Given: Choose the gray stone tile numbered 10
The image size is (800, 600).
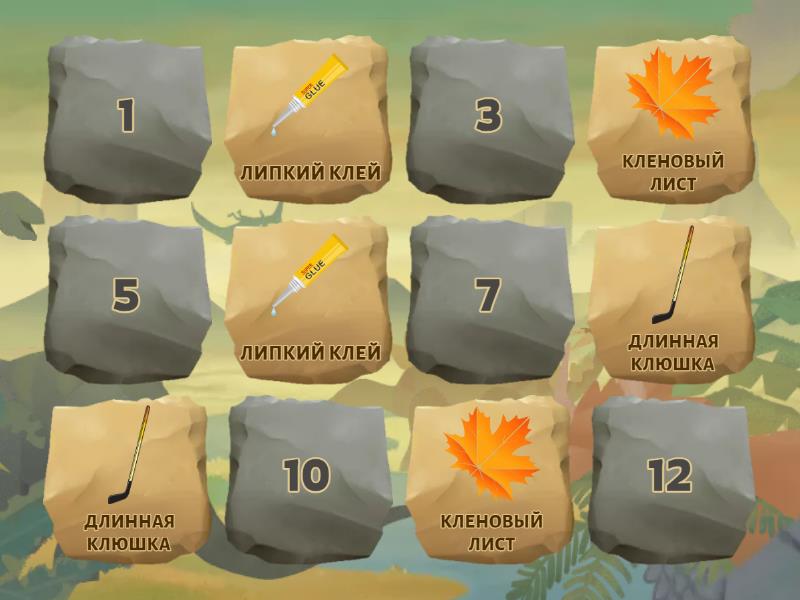Looking at the screenshot, I should click(x=307, y=477).
